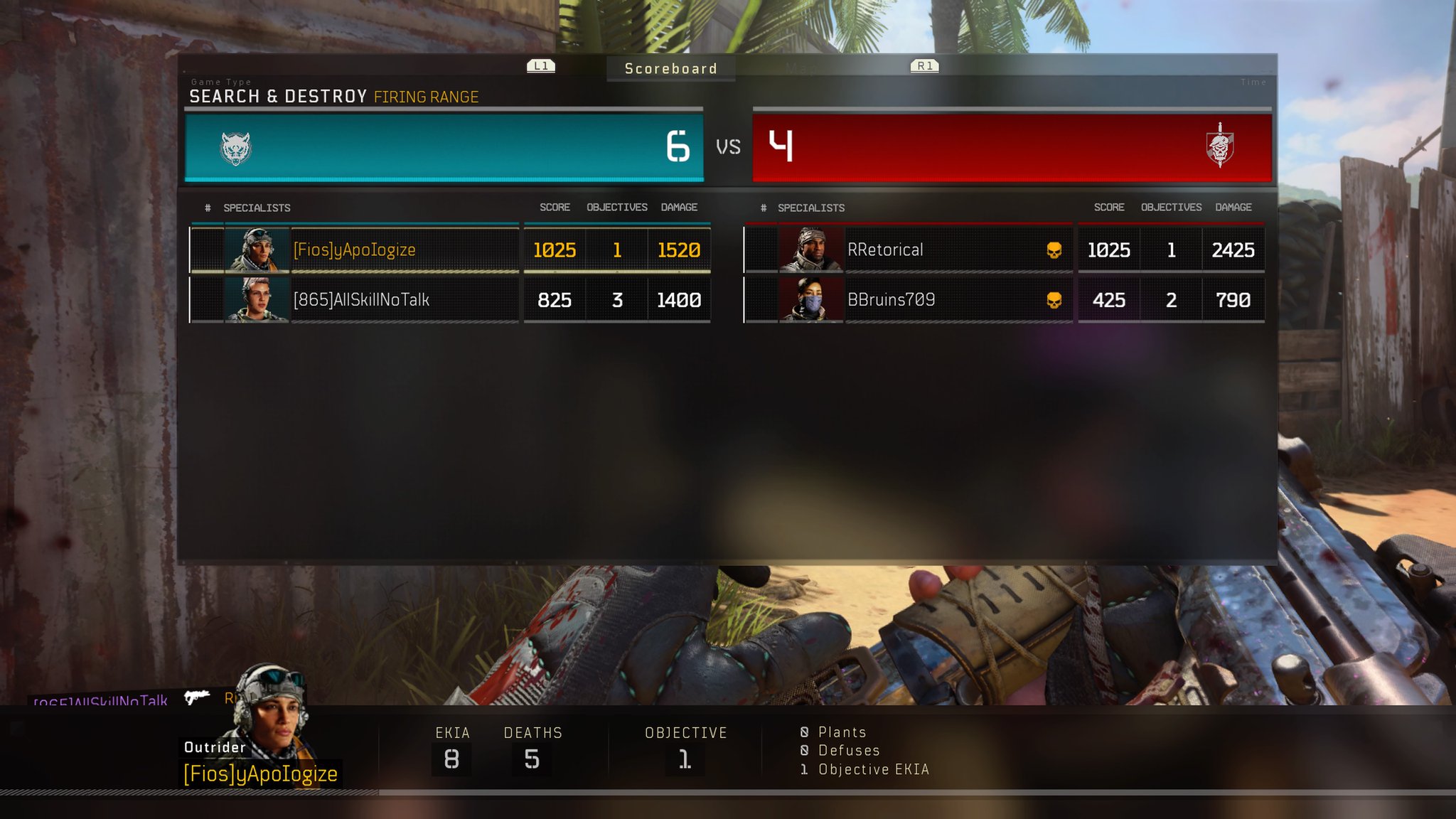Click the SEARCH & DESTROY game type label

tap(275, 97)
